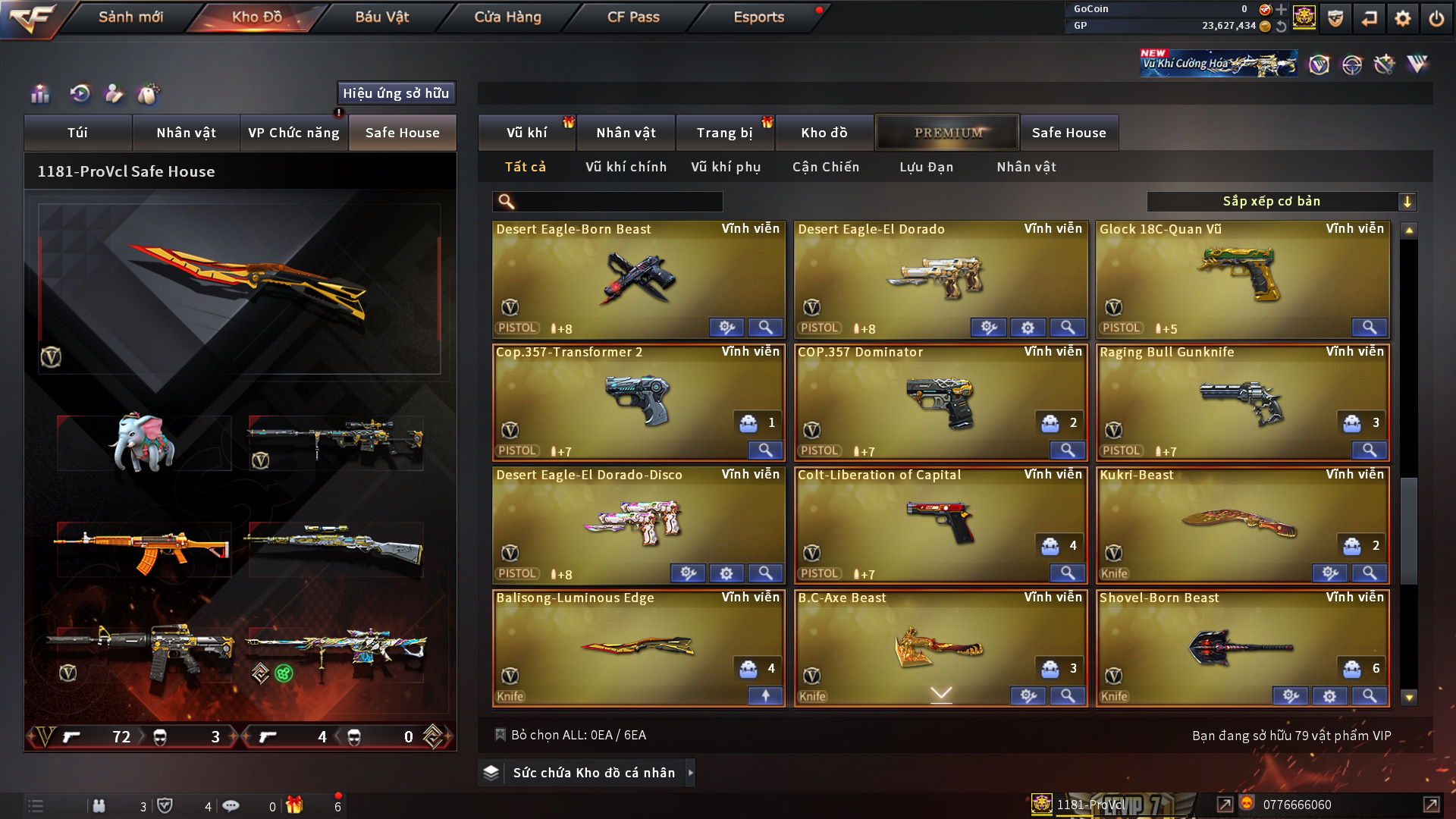The width and height of the screenshot is (1456, 819).
Task: Open the CF Pass menu
Action: (x=633, y=17)
